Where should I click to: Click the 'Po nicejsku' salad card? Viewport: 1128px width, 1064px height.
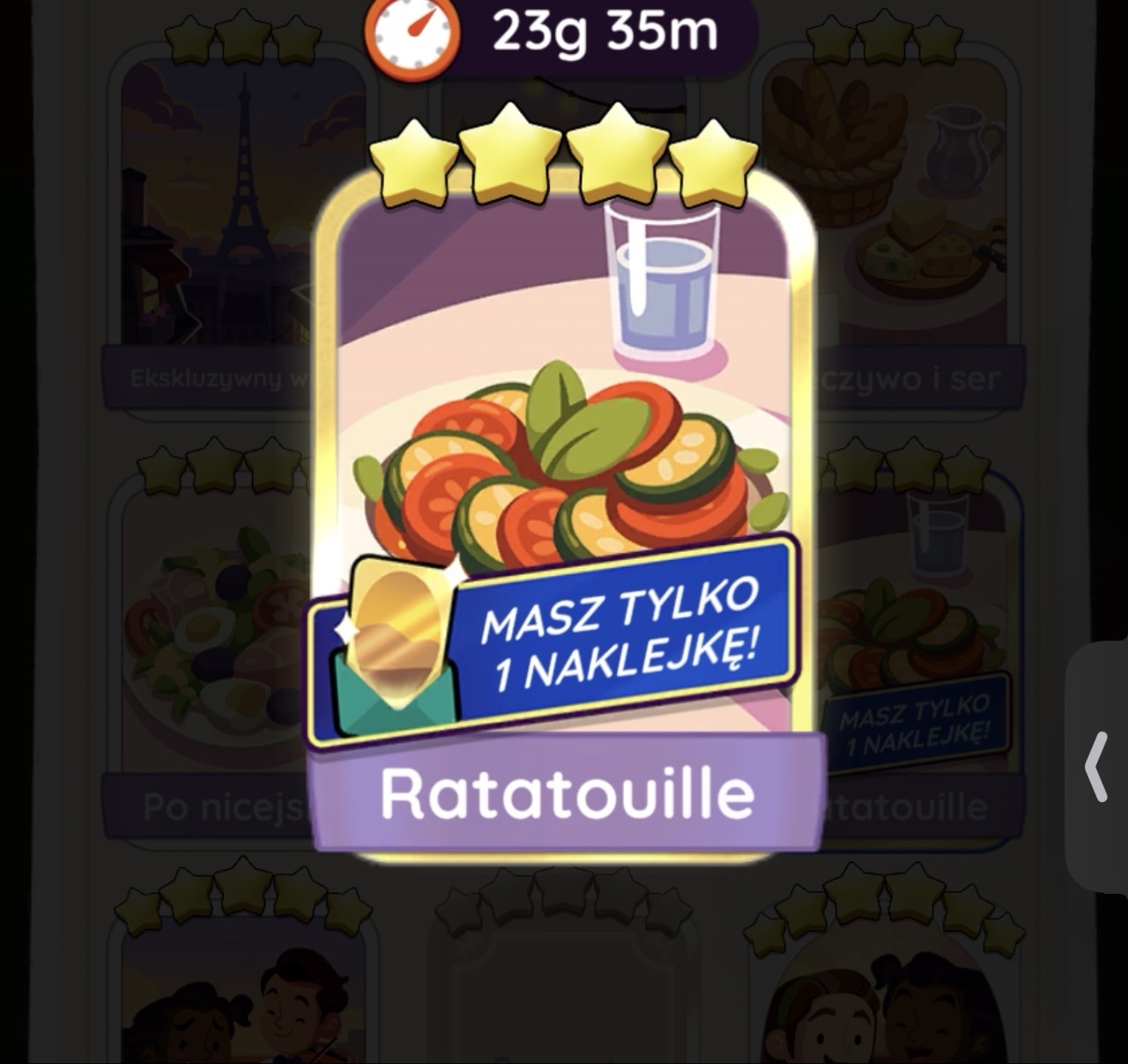(211, 617)
